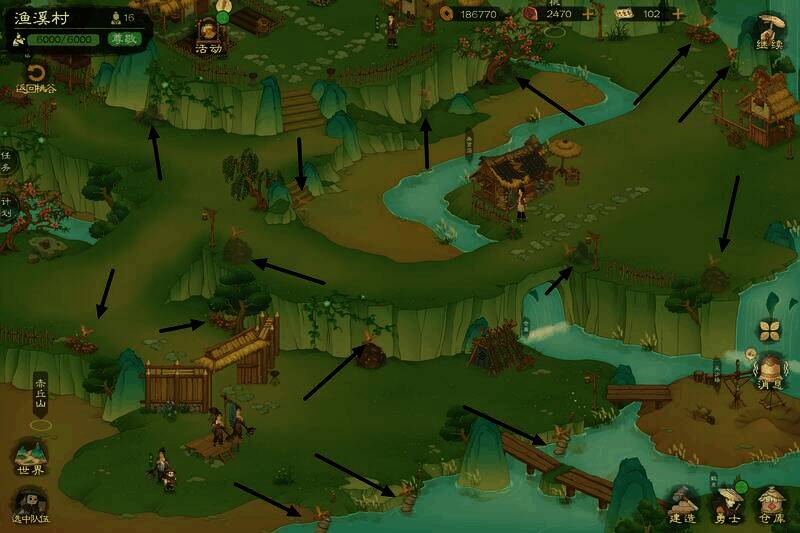Add more scroll tickets with plus

[679, 14]
